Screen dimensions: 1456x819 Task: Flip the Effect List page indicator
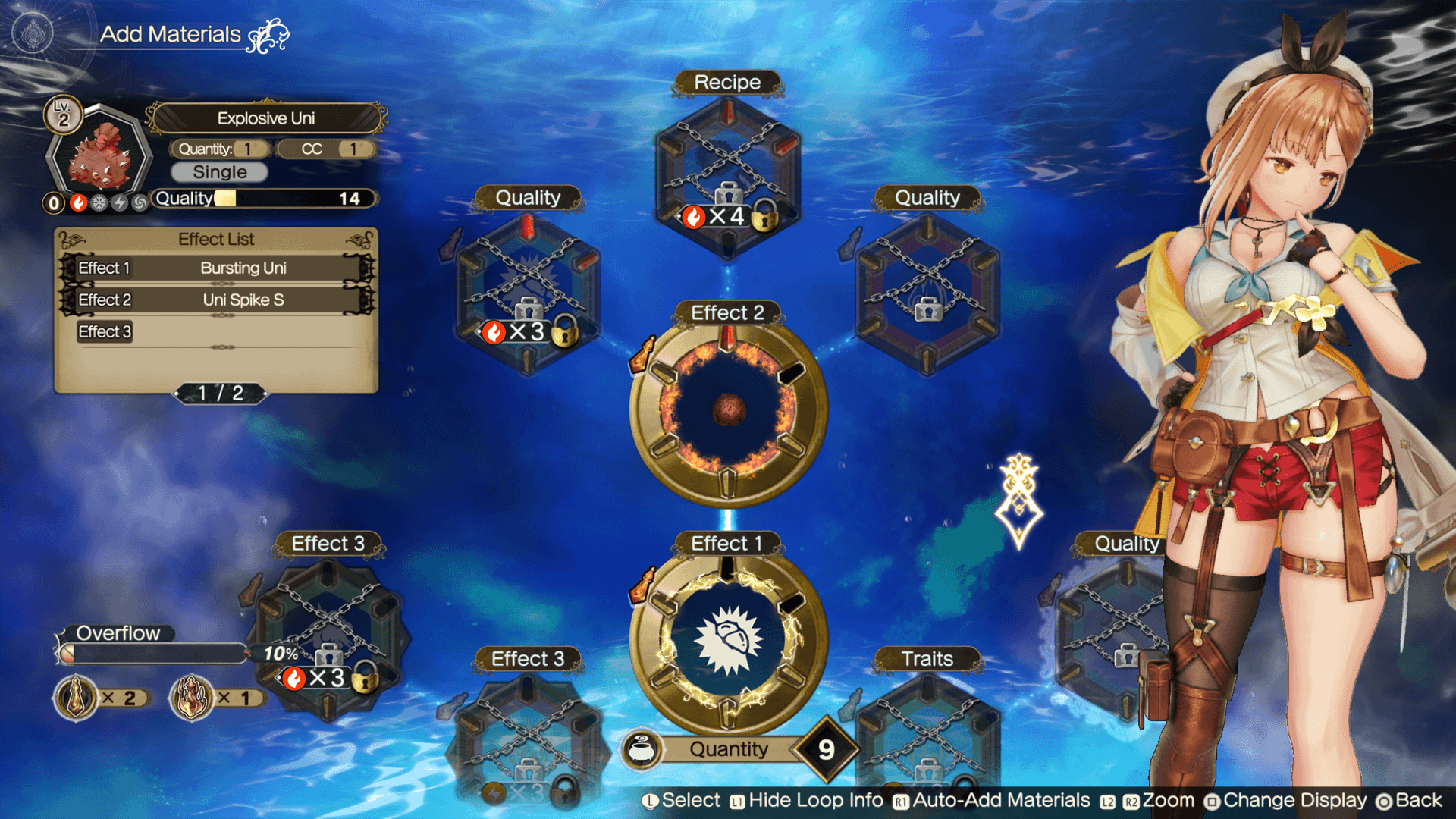click(221, 393)
